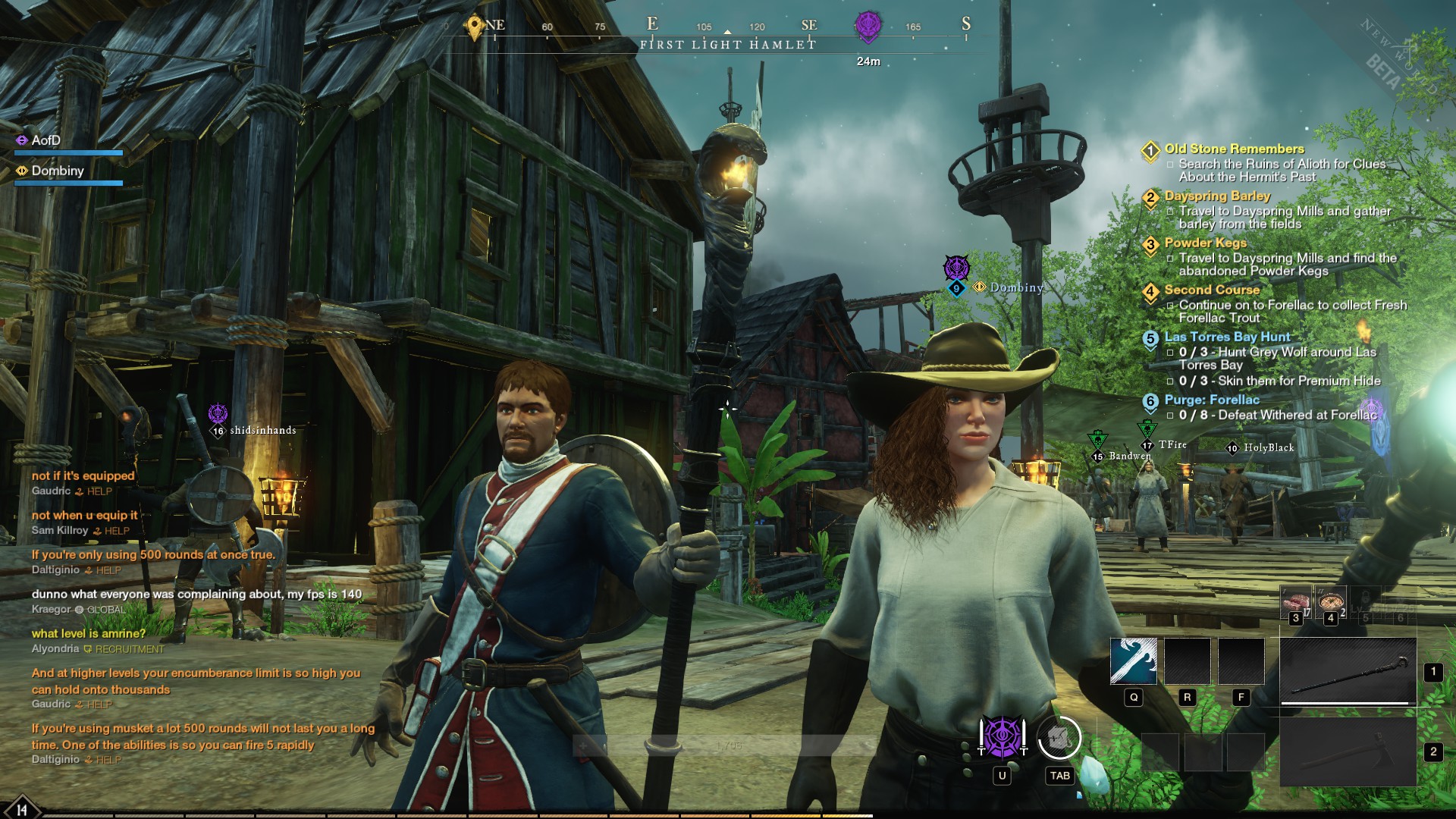The image size is (1456, 819).
Task: Use the cooked food bowl consumable slot
Action: coord(1331,602)
